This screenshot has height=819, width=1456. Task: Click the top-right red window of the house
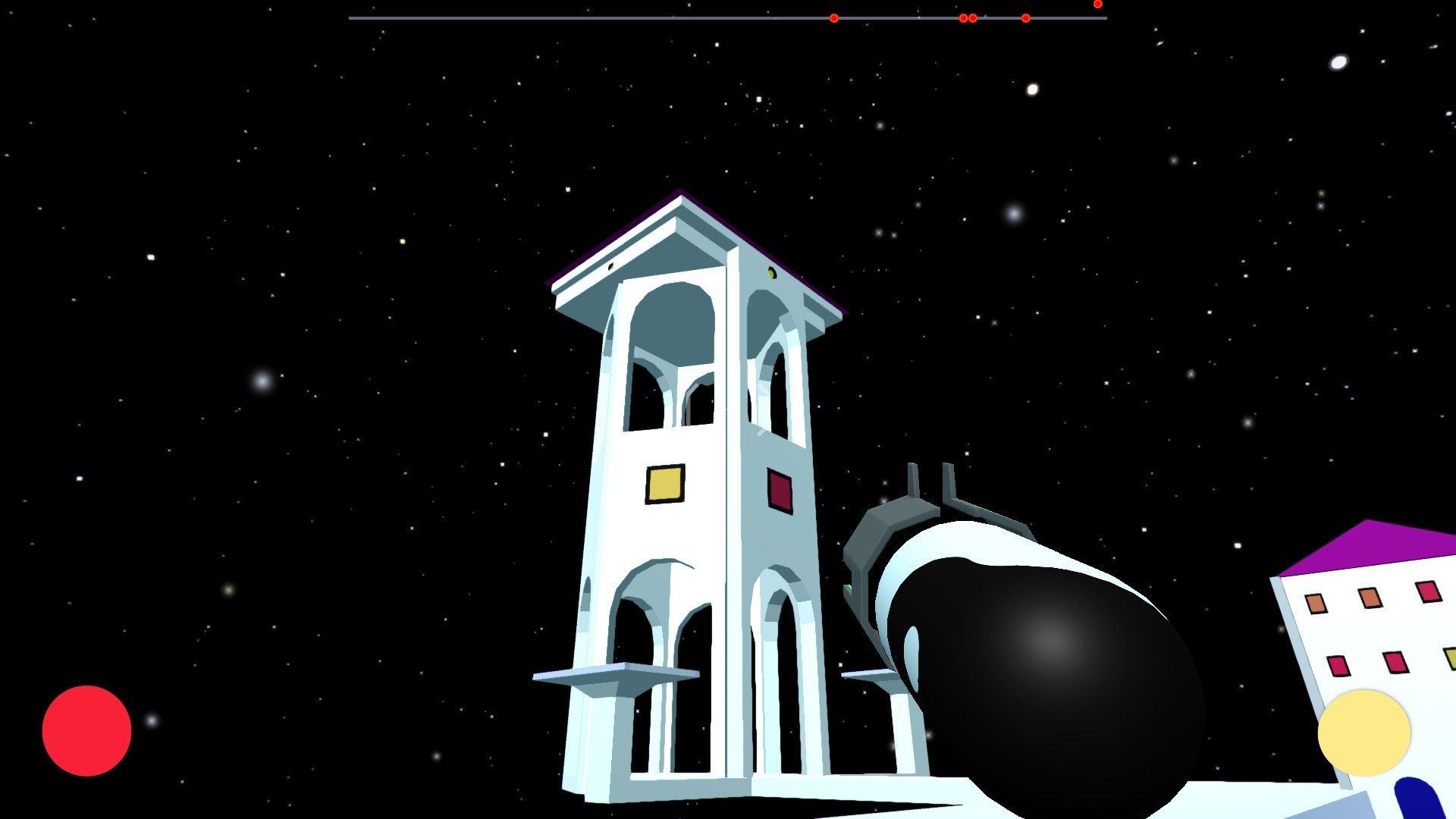1428,592
